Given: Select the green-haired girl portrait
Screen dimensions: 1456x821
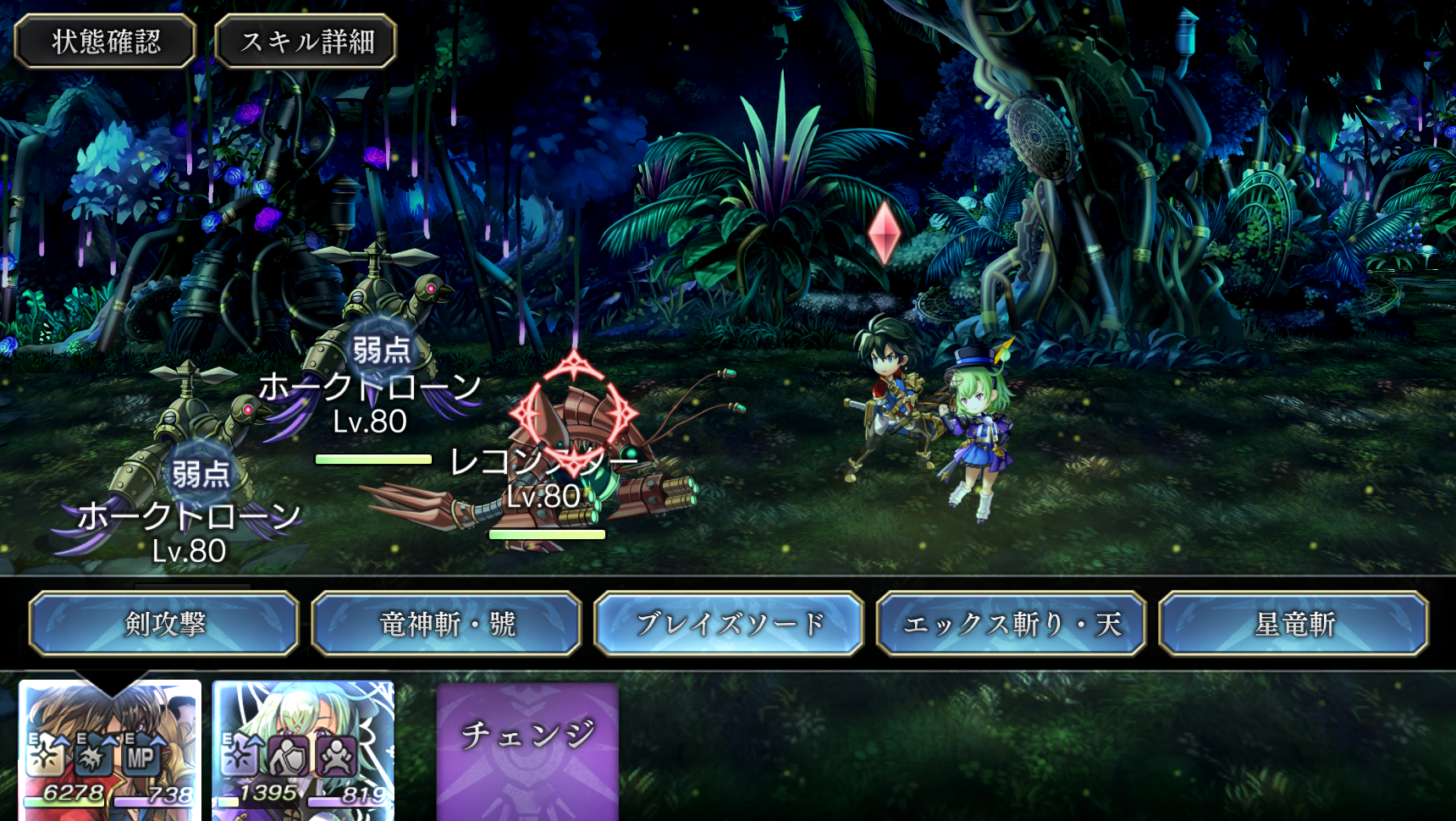Looking at the screenshot, I should click(x=303, y=749).
